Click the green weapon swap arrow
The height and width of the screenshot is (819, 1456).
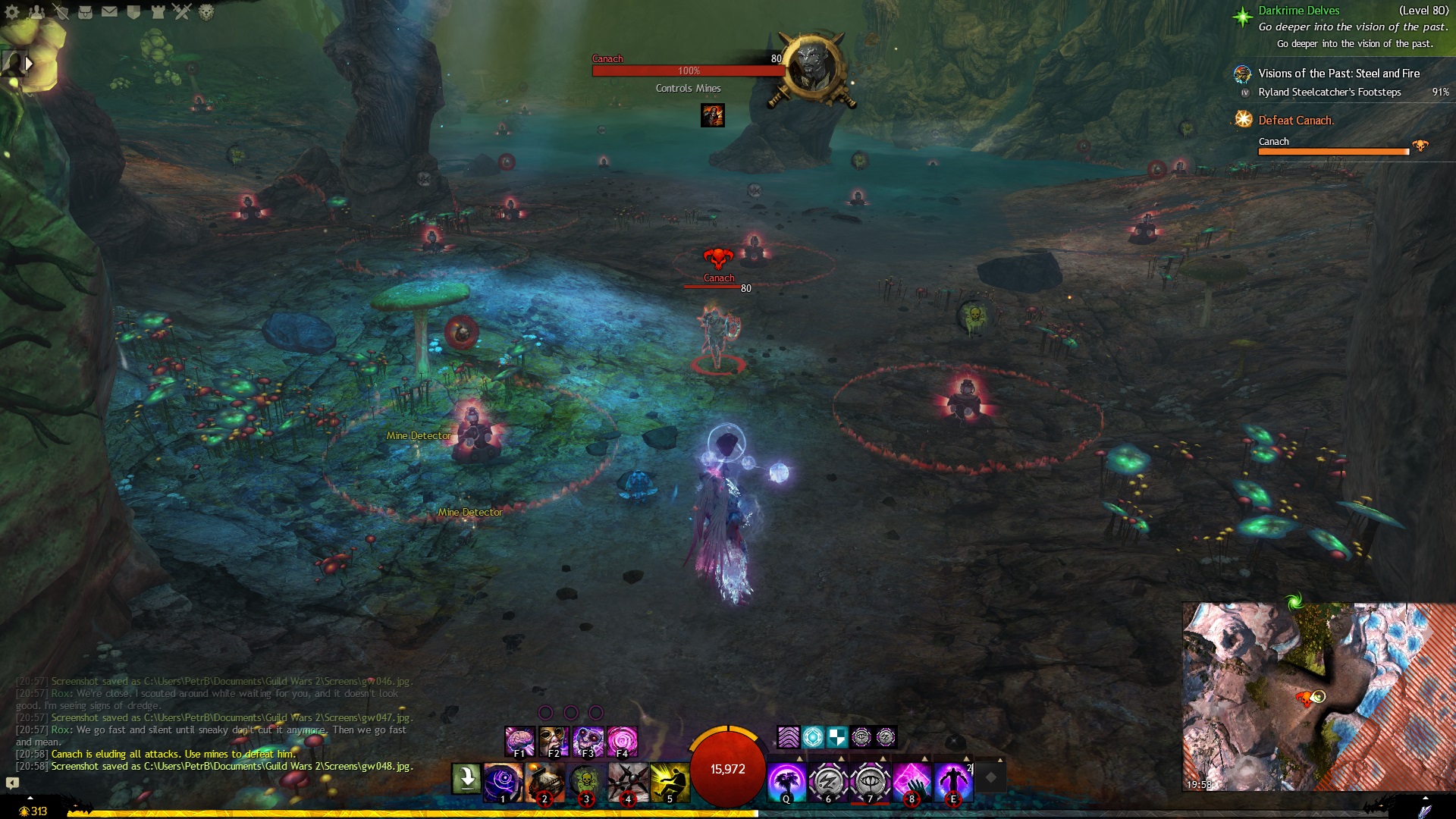click(466, 778)
